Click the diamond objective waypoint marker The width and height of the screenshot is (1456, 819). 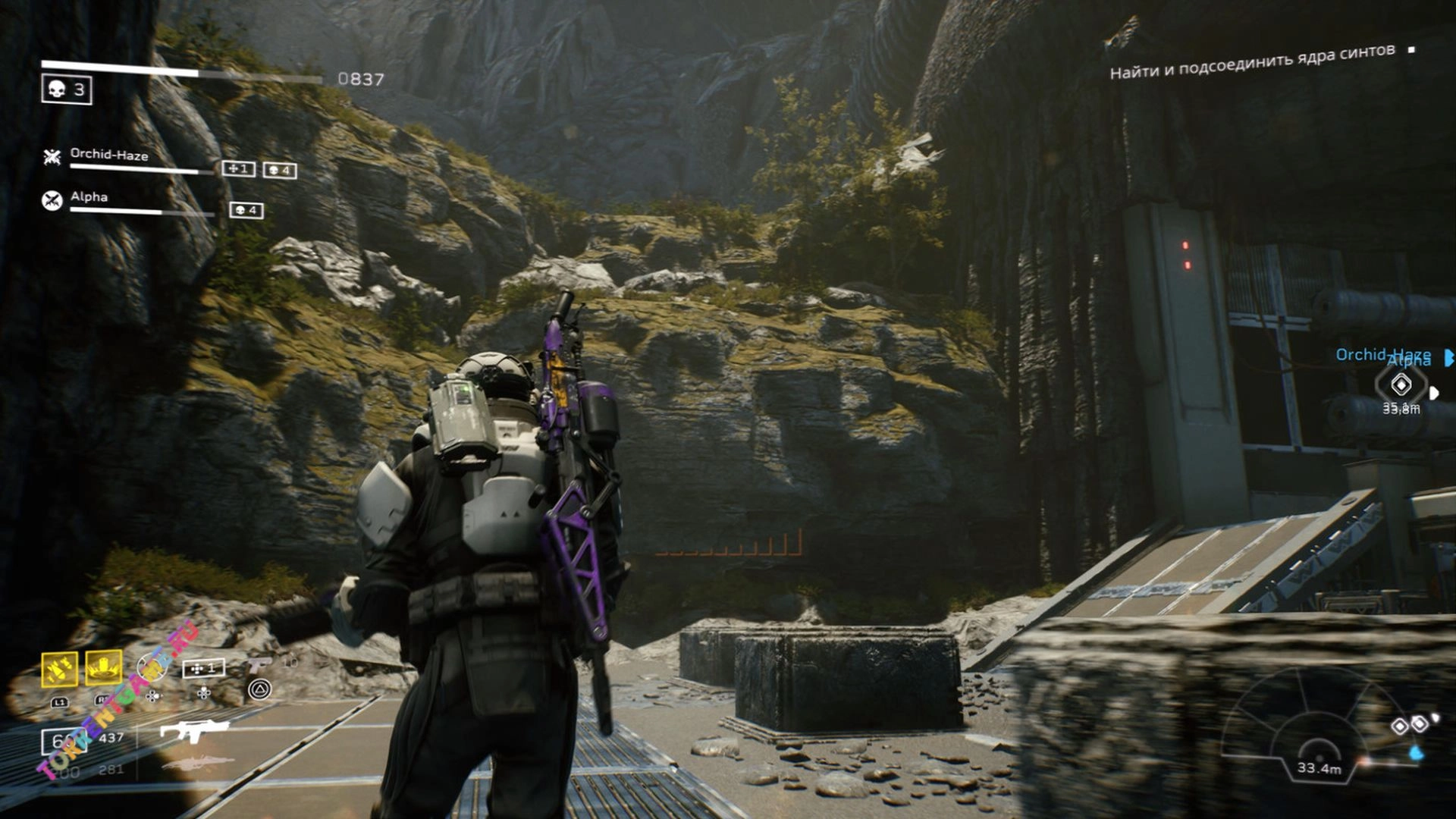(x=1401, y=385)
